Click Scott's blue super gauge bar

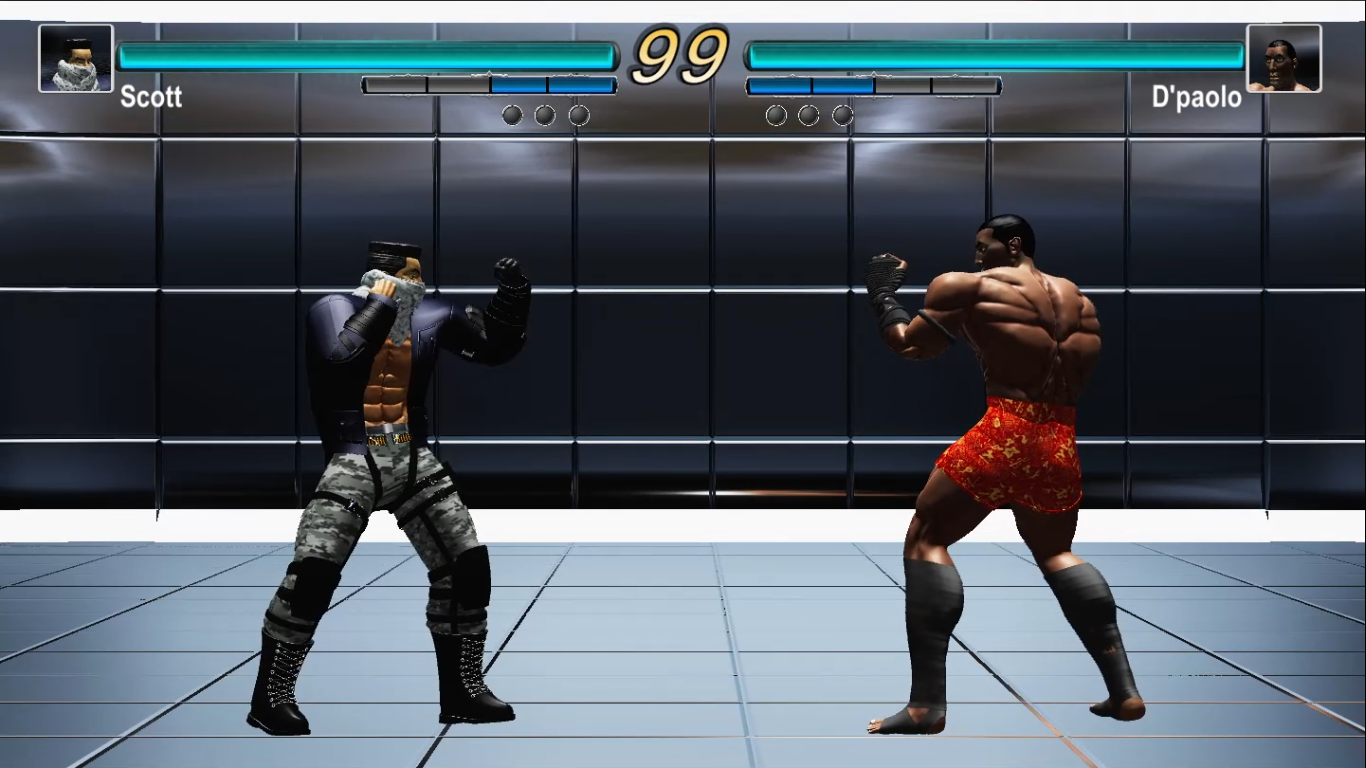[550, 85]
